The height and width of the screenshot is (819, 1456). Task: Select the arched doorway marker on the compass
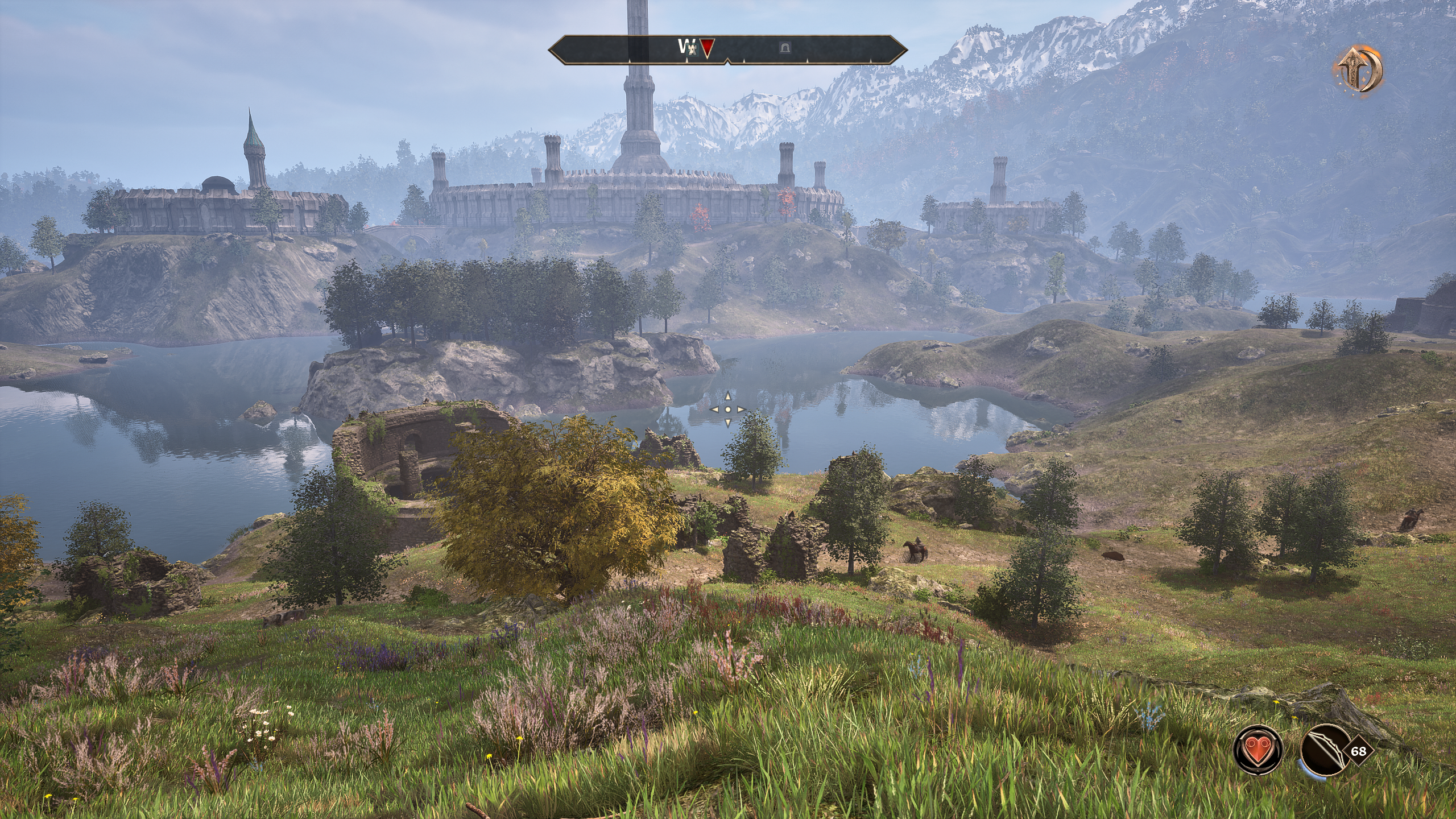(785, 48)
